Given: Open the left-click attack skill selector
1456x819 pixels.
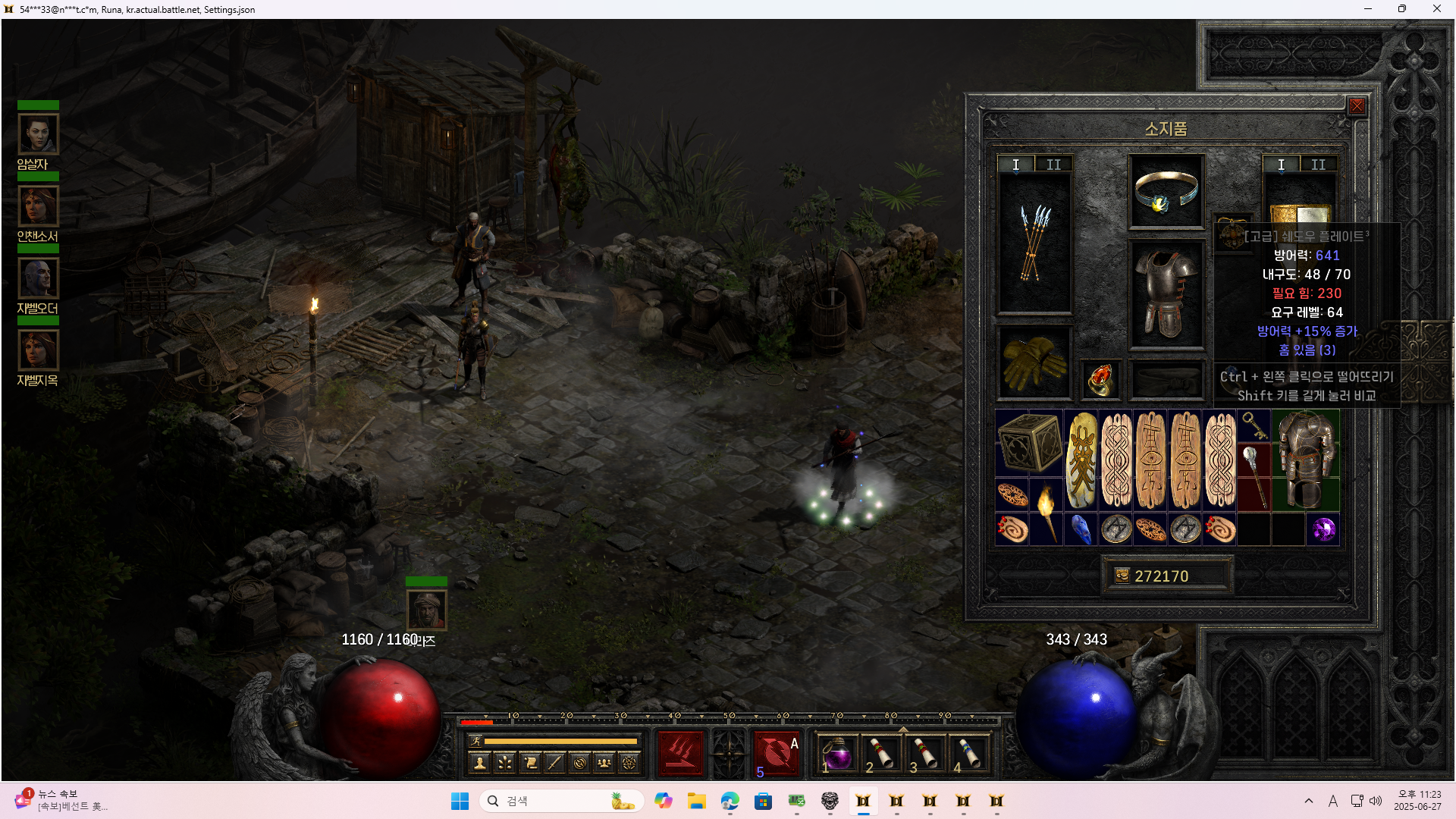Looking at the screenshot, I should click(680, 753).
